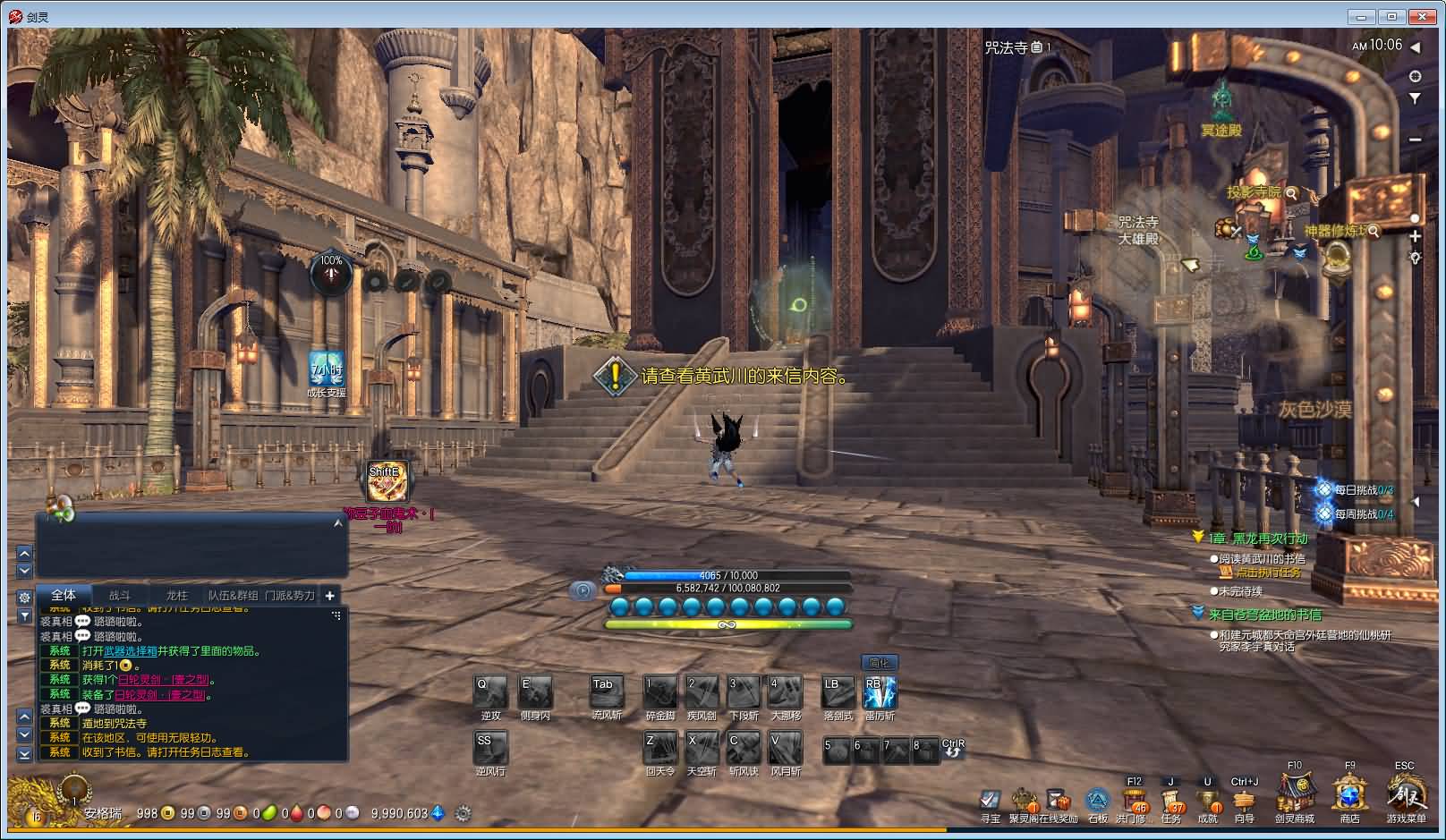Add a new chat tab with plus button
1446x840 pixels.
(x=329, y=596)
